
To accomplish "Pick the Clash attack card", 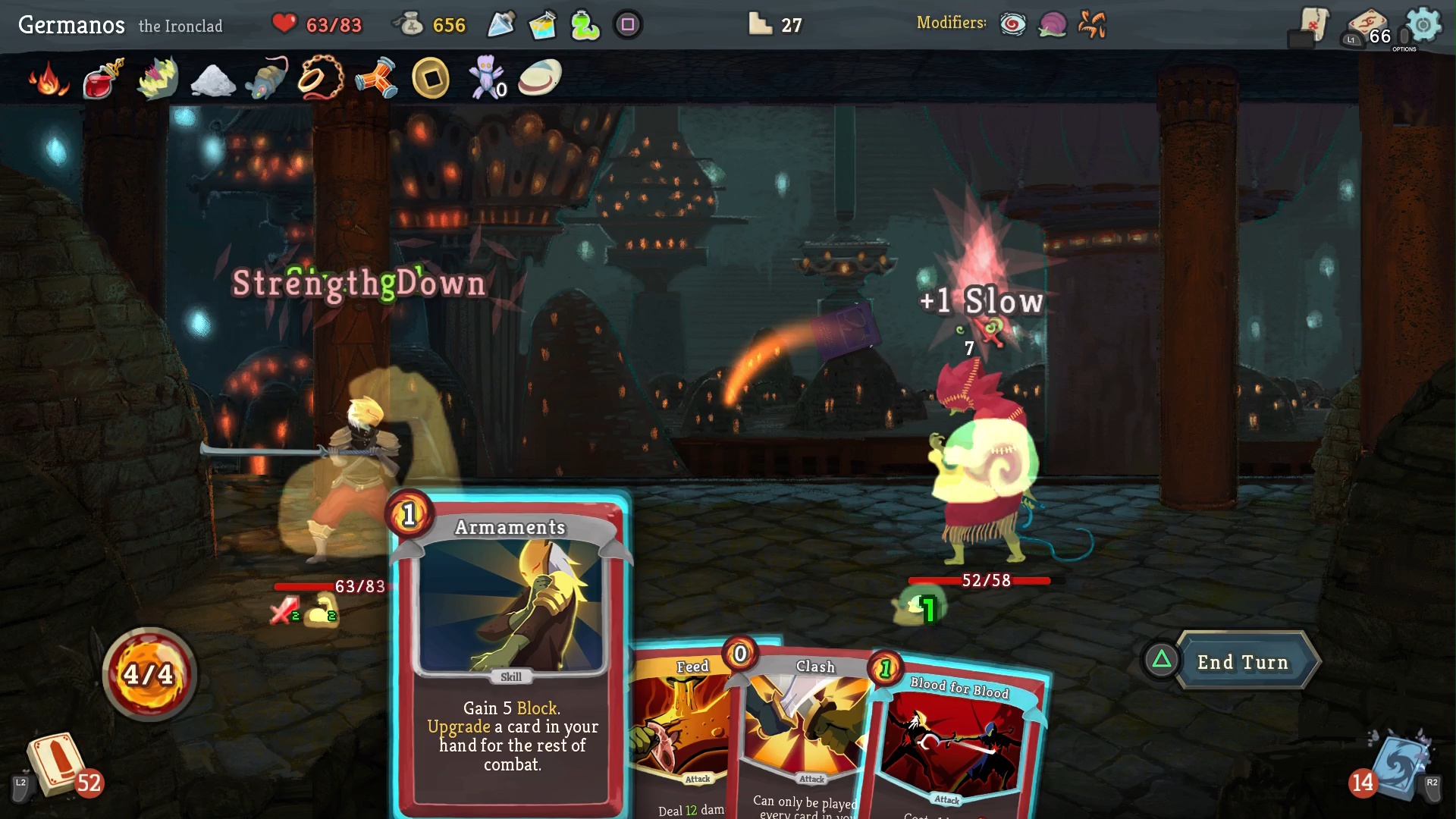I will click(804, 728).
